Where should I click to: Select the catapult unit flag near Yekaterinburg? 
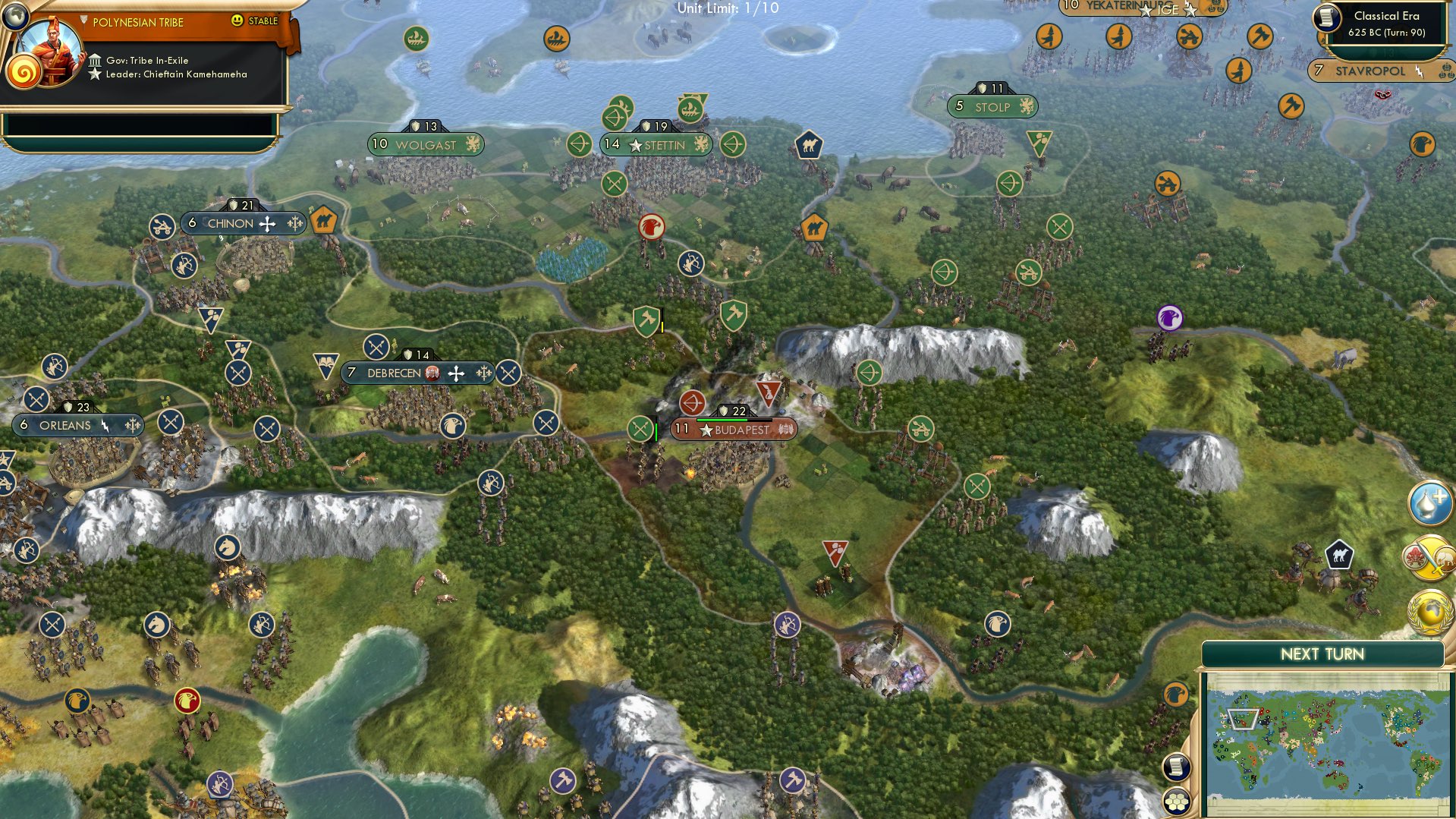[x=1188, y=37]
